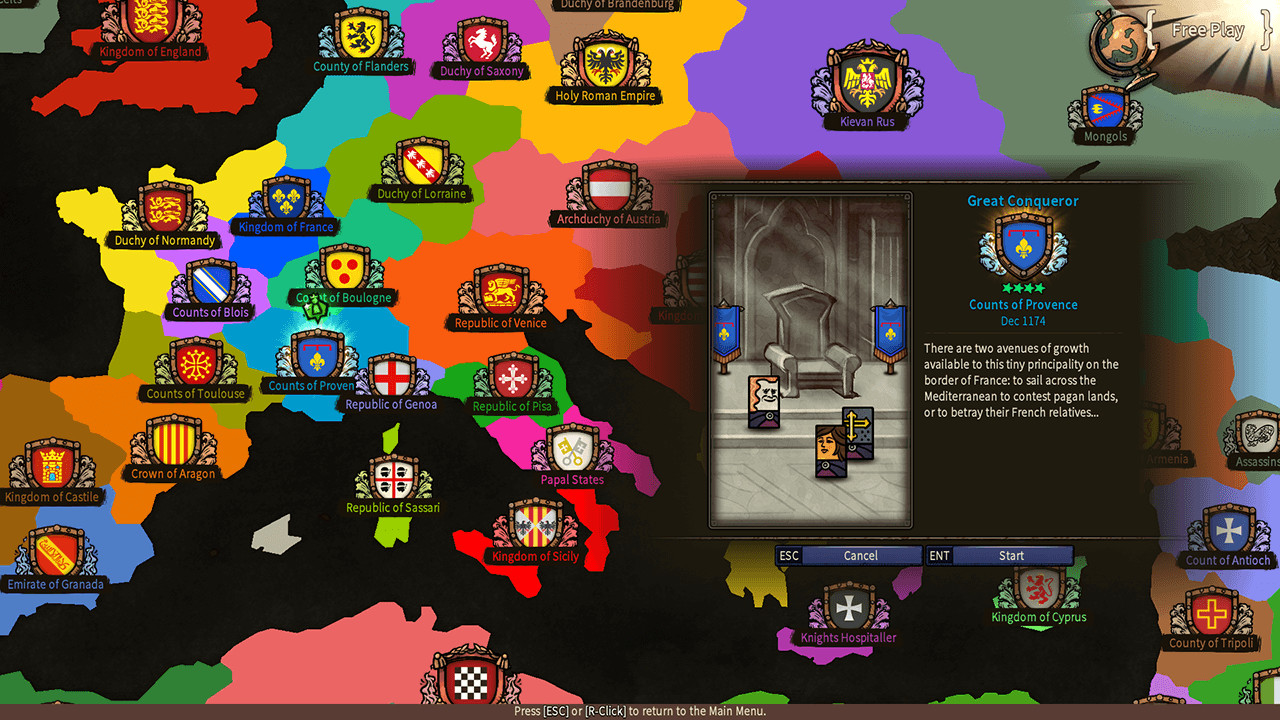Image resolution: width=1280 pixels, height=720 pixels.
Task: Click the four-star difficulty rating
Action: click(1023, 289)
